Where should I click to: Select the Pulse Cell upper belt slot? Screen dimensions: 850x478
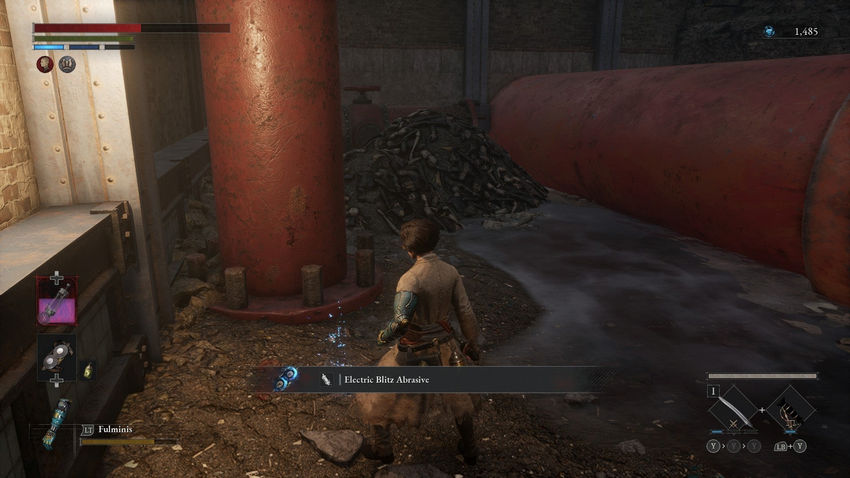pyautogui.click(x=56, y=299)
